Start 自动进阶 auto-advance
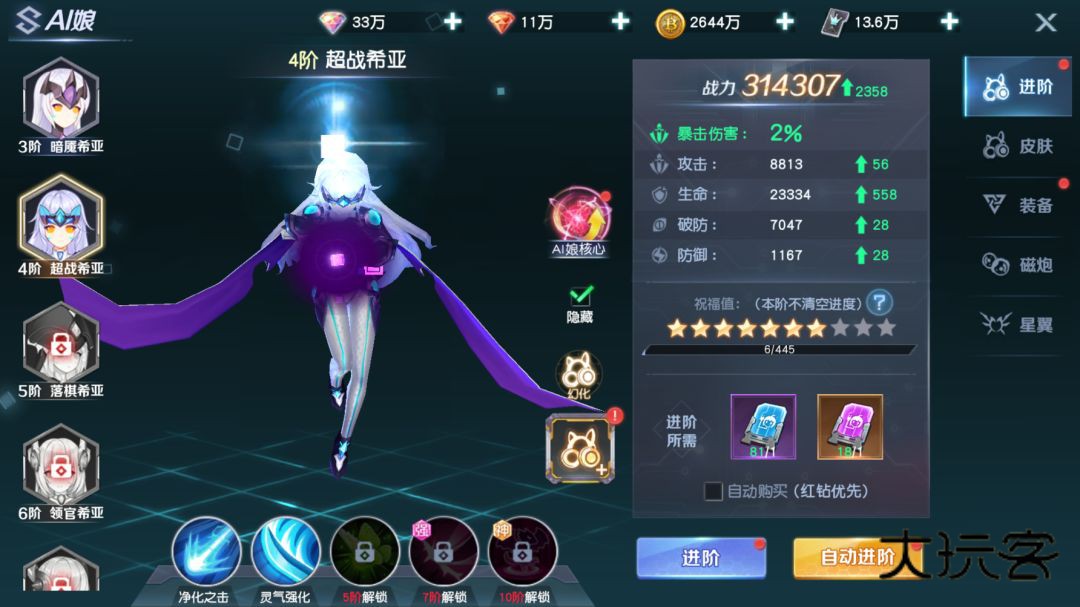 point(856,558)
